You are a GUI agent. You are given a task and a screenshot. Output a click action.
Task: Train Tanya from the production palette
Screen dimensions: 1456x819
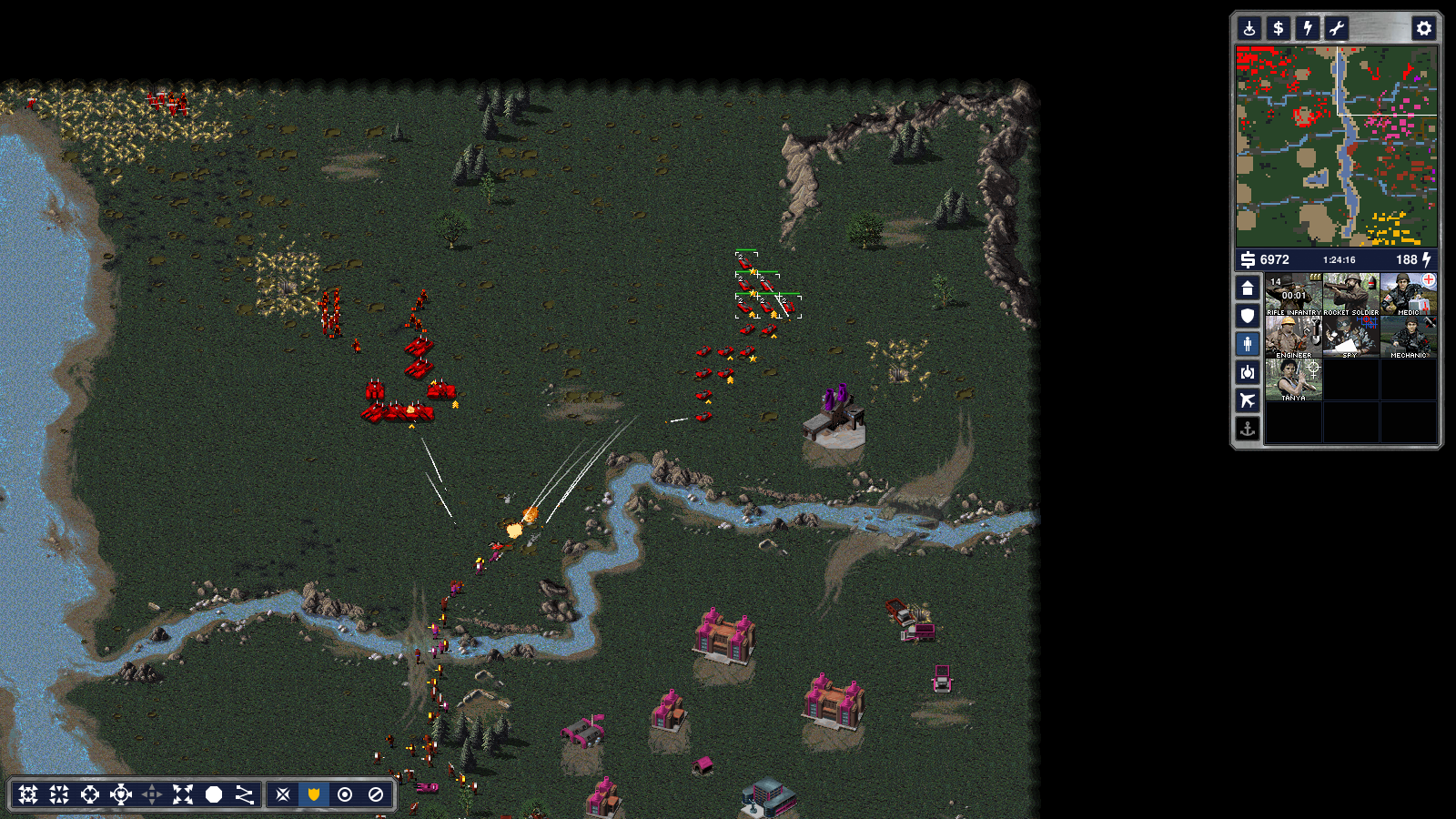[x=1293, y=379]
